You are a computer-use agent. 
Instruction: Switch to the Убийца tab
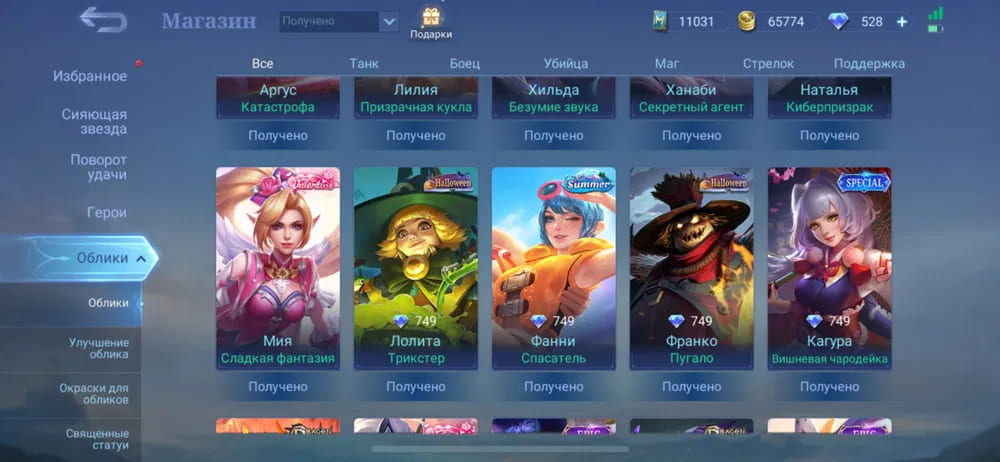coord(566,63)
